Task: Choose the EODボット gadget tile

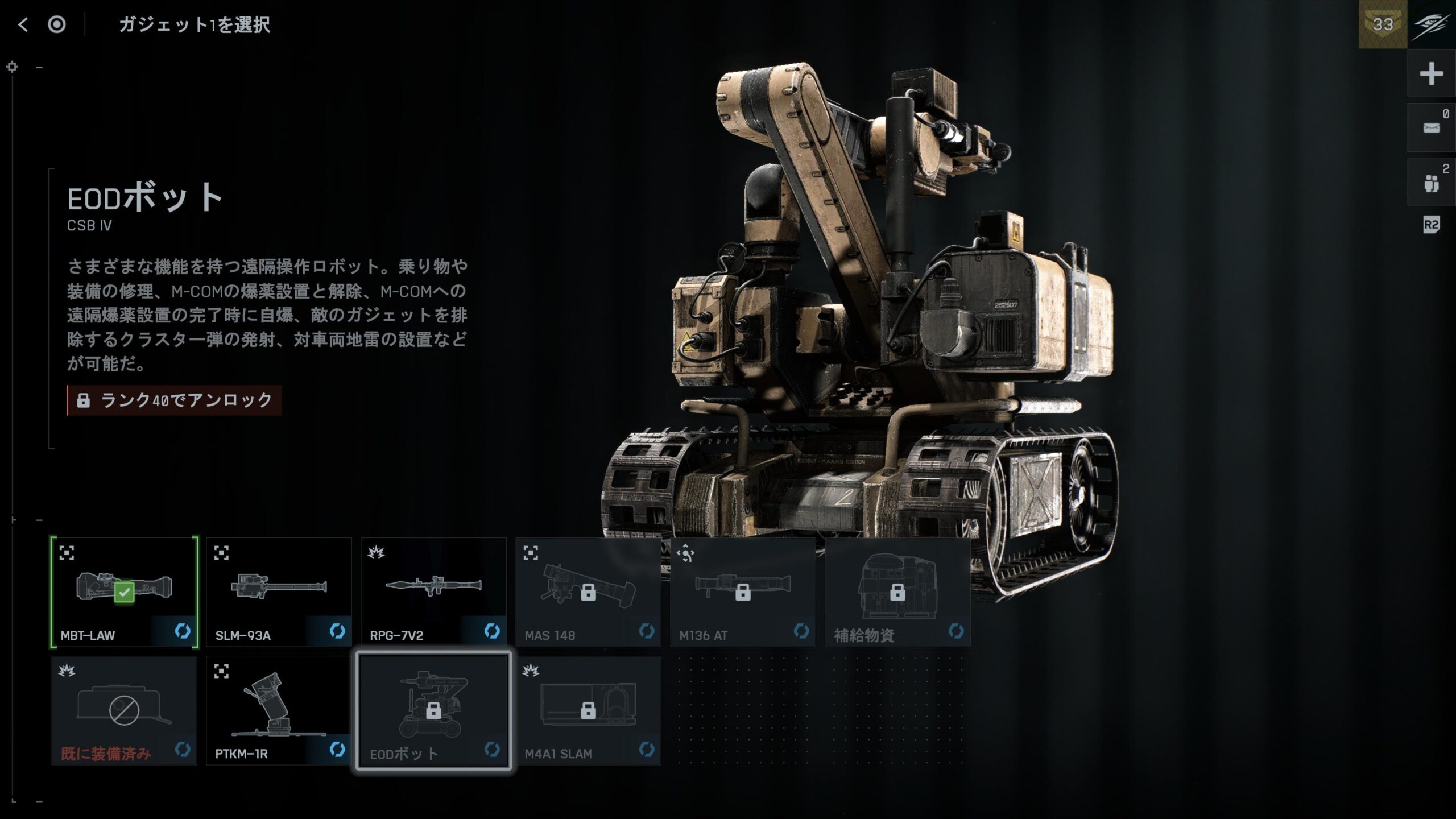Action: click(x=433, y=710)
